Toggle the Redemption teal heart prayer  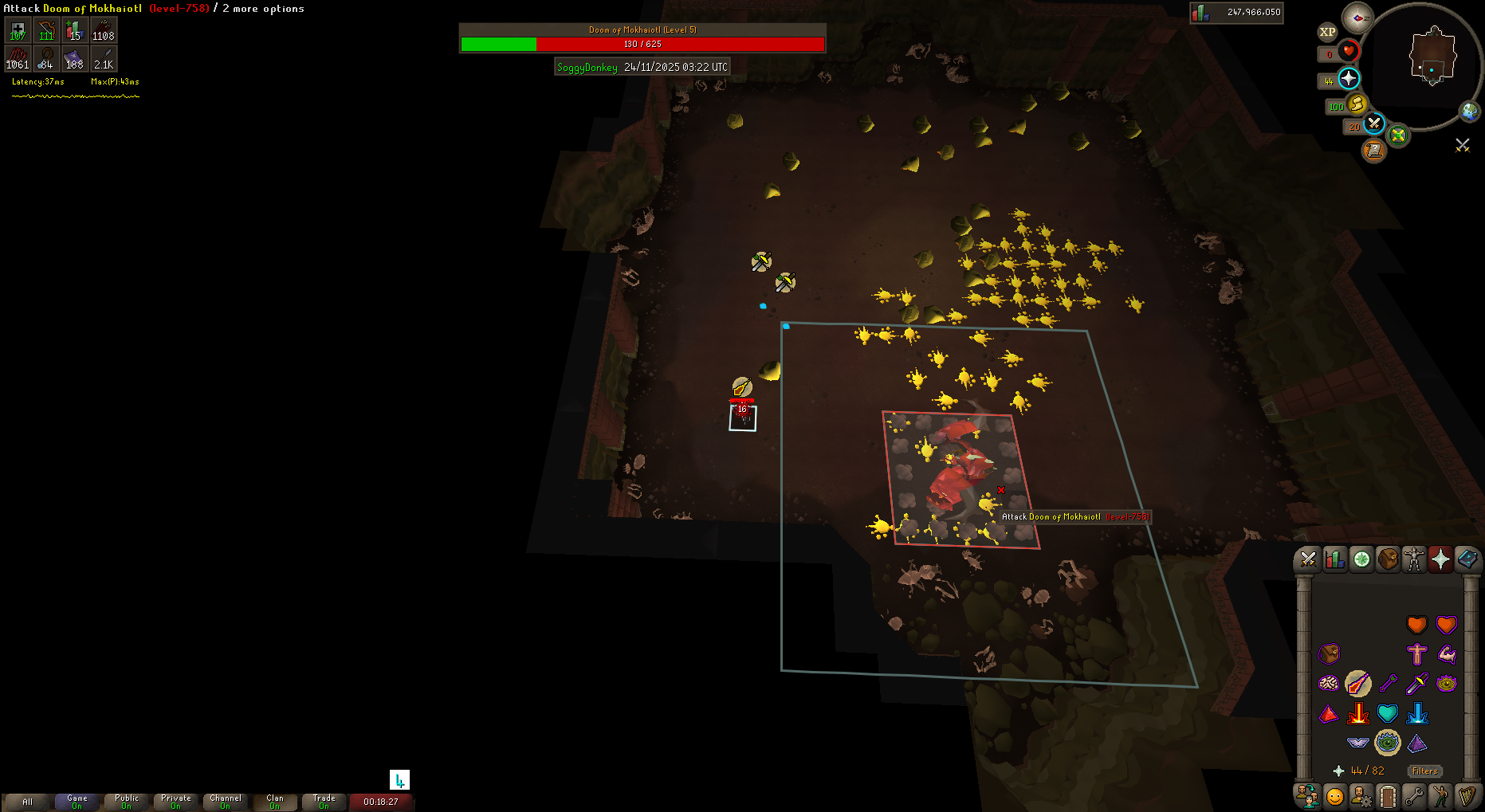point(1388,713)
